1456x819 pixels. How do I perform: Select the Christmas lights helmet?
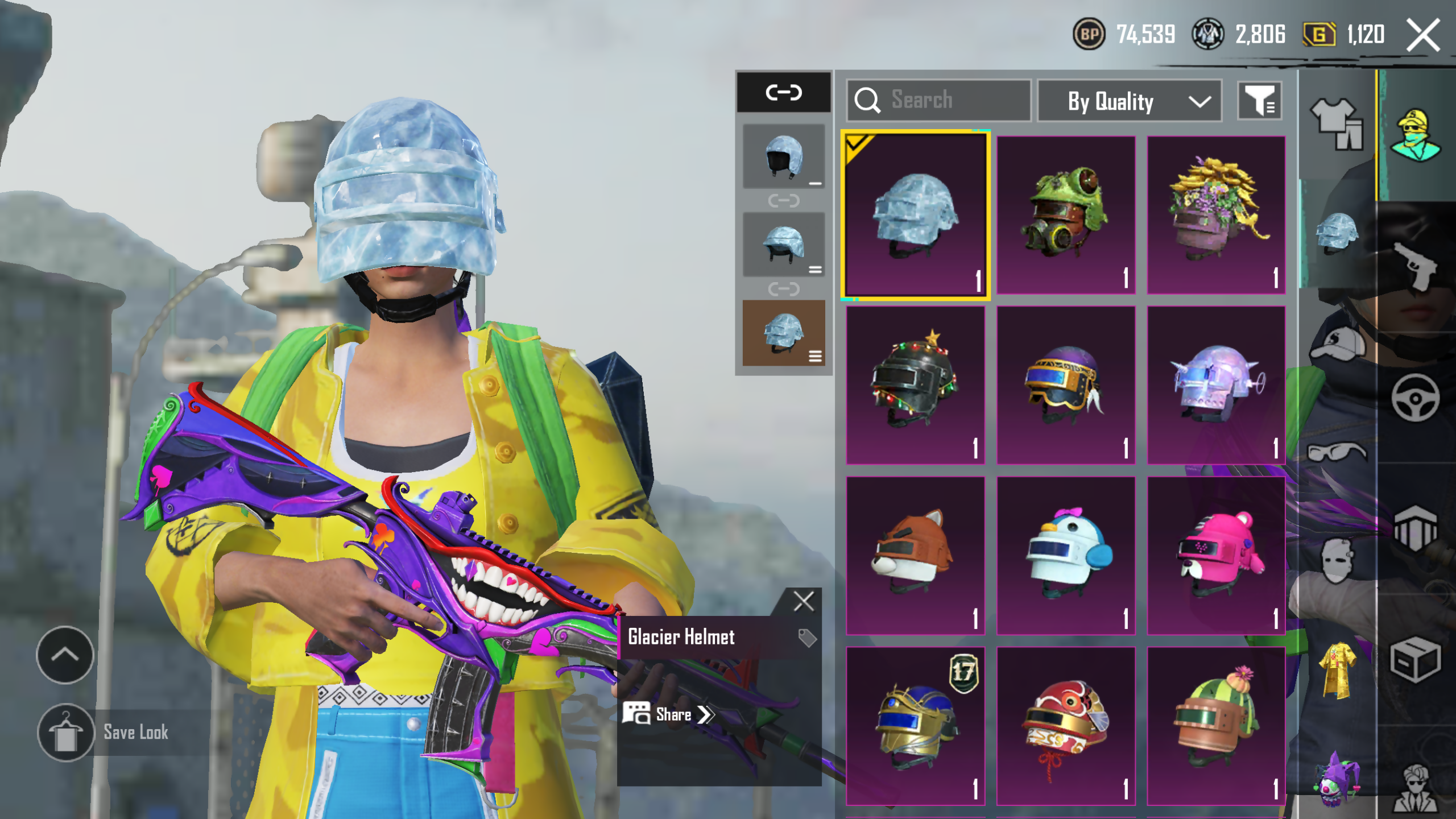915,385
